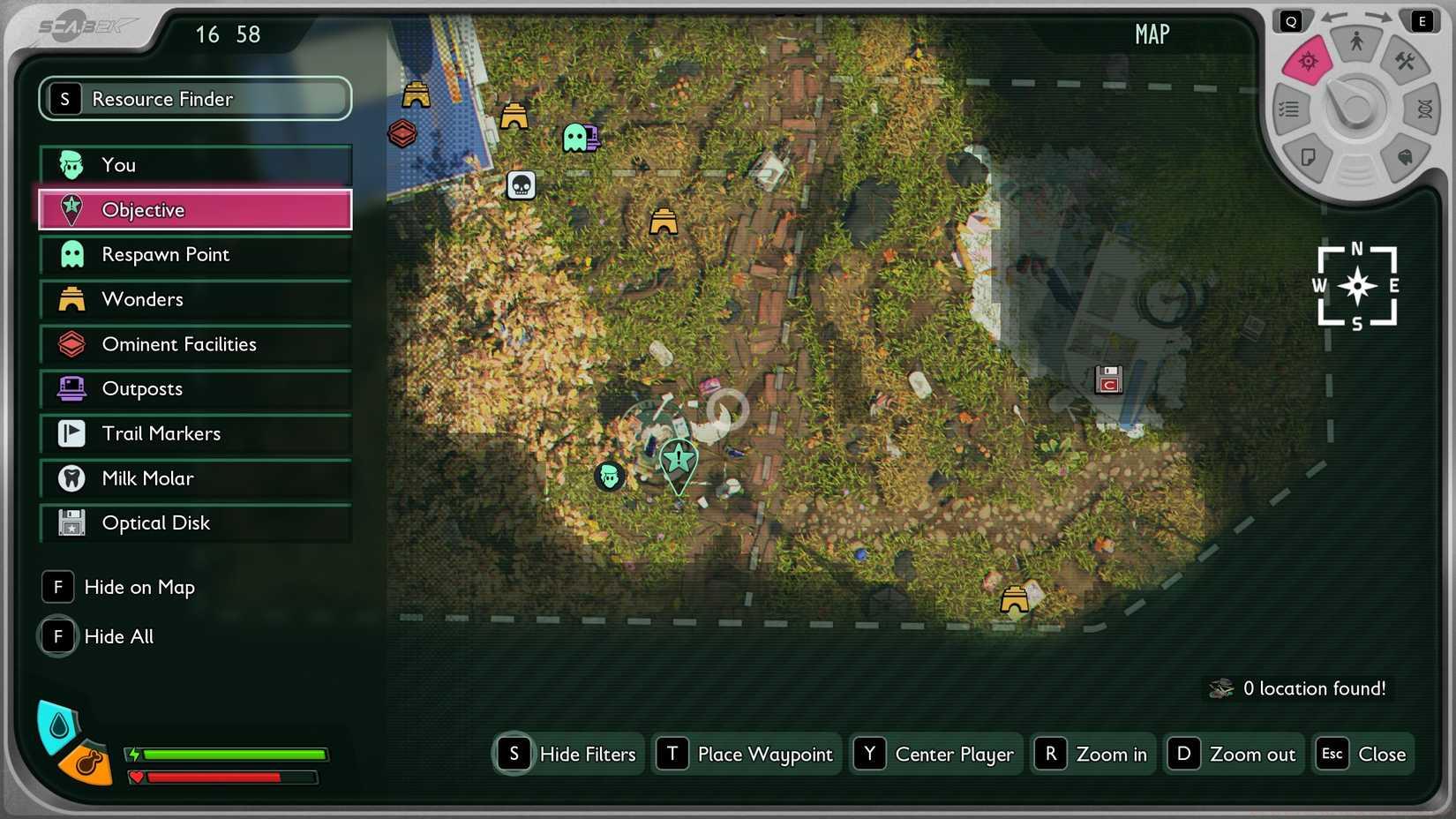This screenshot has width=1456, height=819.
Task: Click the compass rose on the map
Action: (1357, 287)
